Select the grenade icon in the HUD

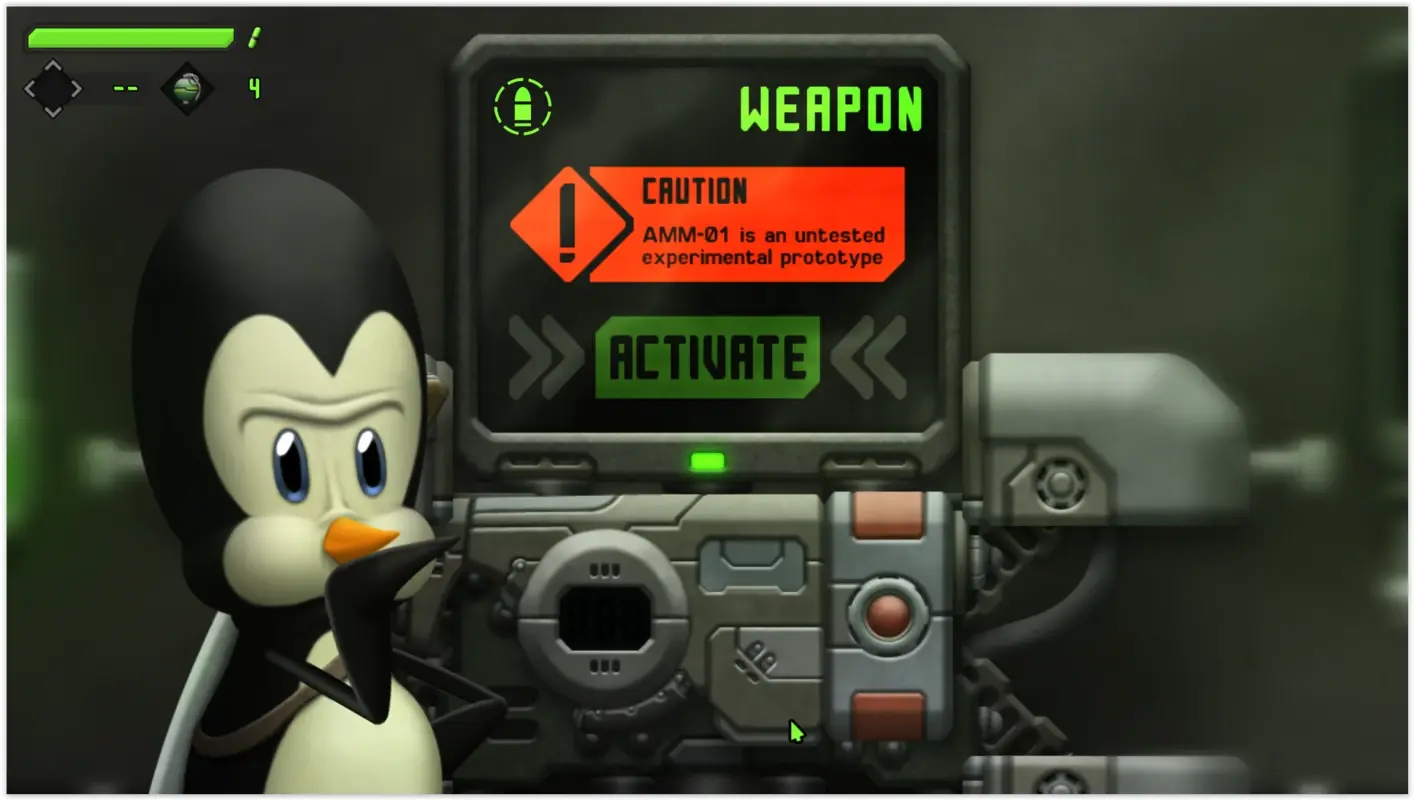click(186, 88)
